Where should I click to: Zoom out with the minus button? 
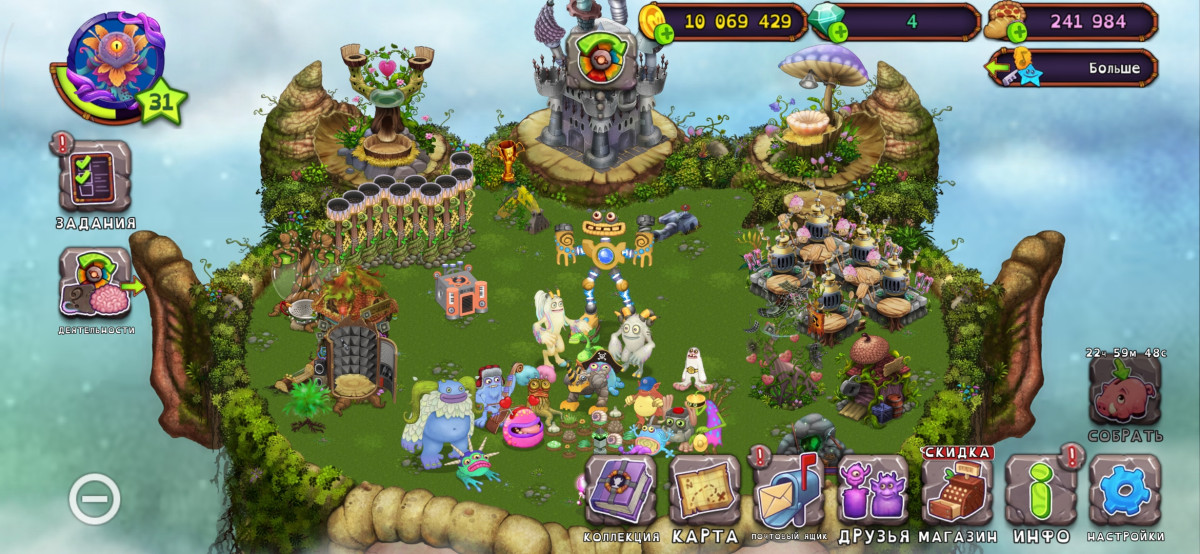click(94, 500)
